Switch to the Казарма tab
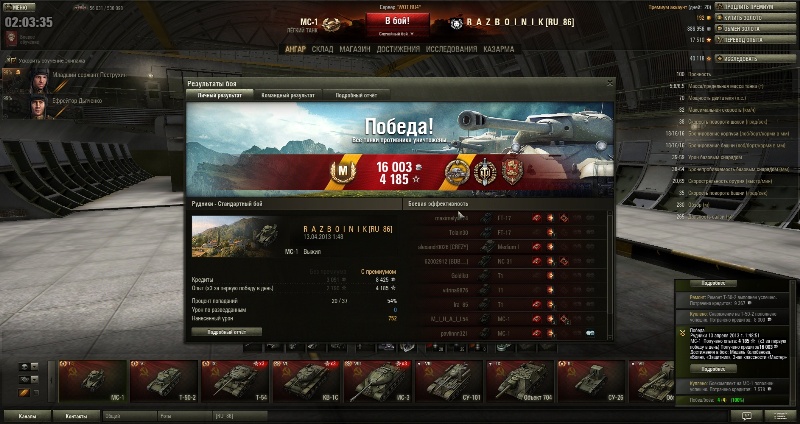 click(x=499, y=48)
